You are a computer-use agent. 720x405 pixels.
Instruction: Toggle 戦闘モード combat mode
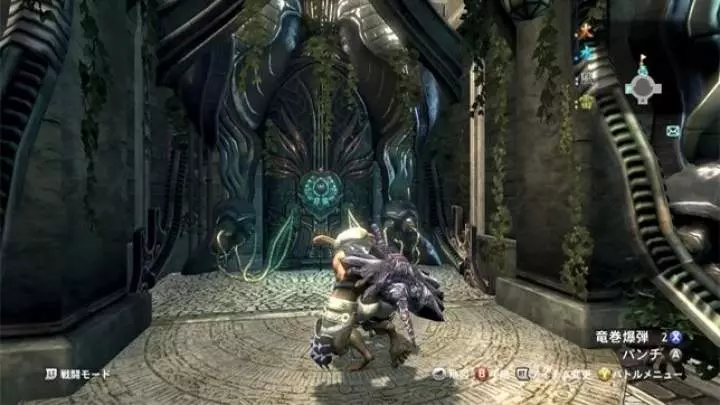tap(77, 374)
